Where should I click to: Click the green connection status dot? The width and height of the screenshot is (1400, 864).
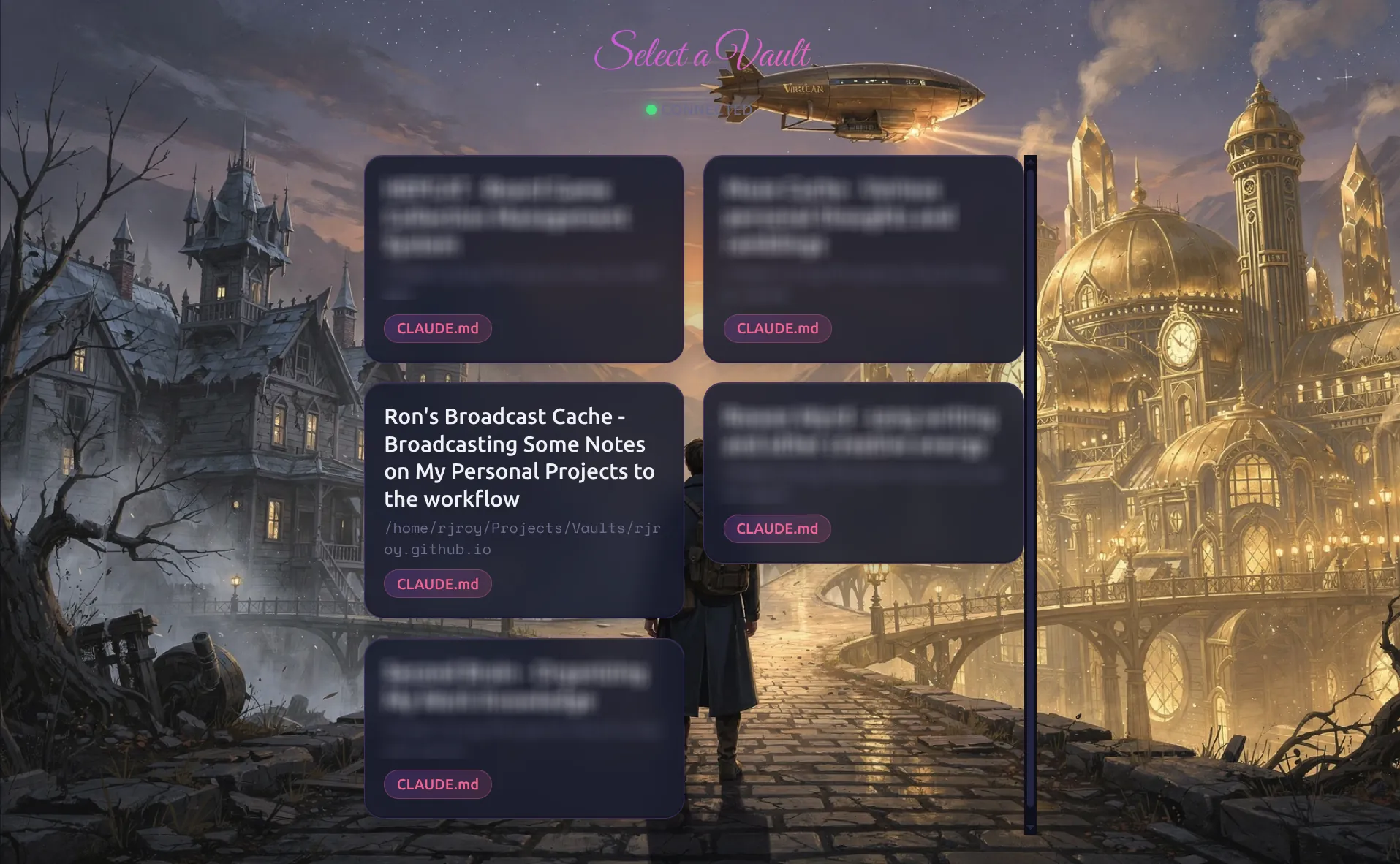[651, 110]
